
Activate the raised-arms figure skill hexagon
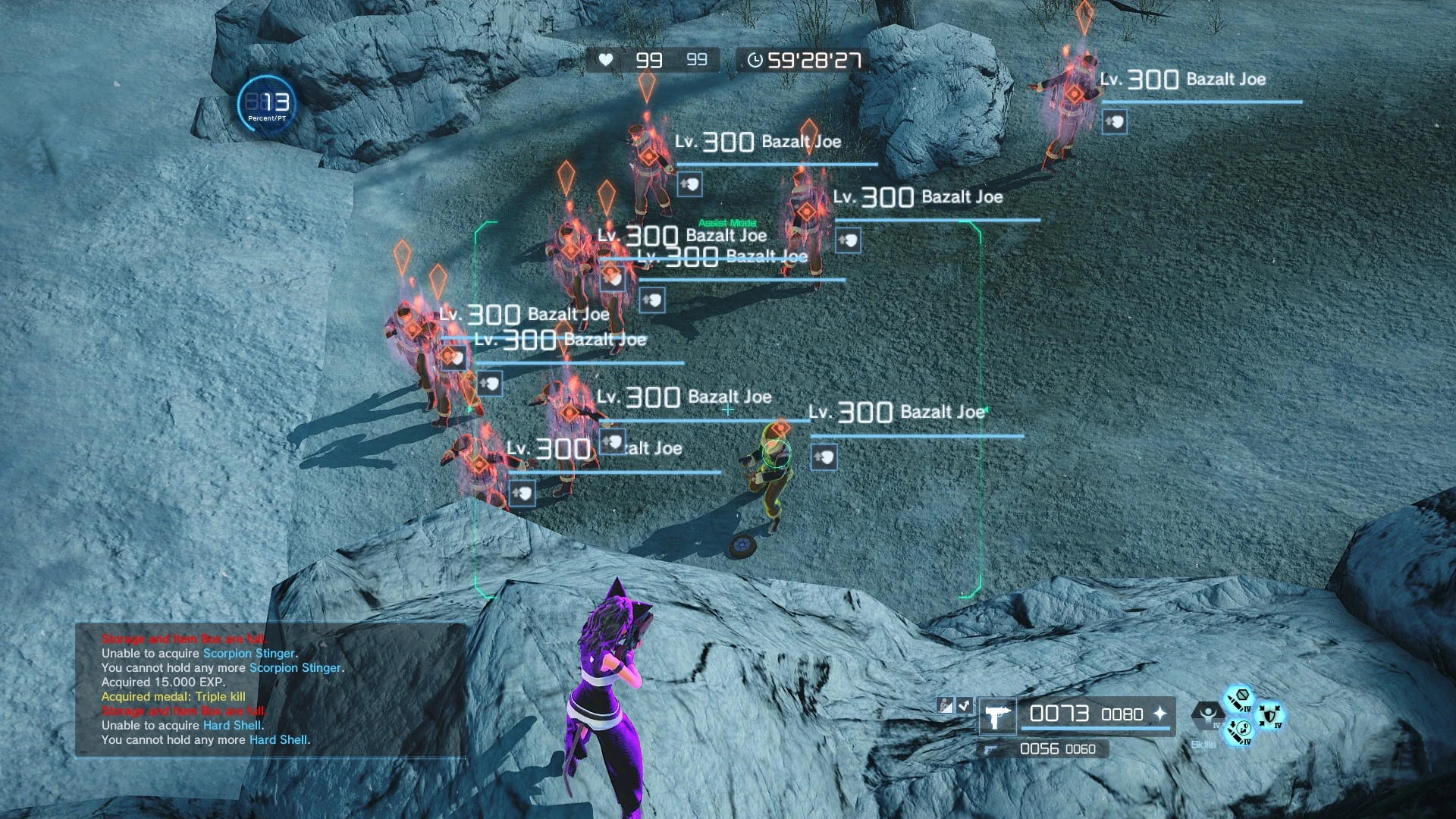(x=1207, y=715)
